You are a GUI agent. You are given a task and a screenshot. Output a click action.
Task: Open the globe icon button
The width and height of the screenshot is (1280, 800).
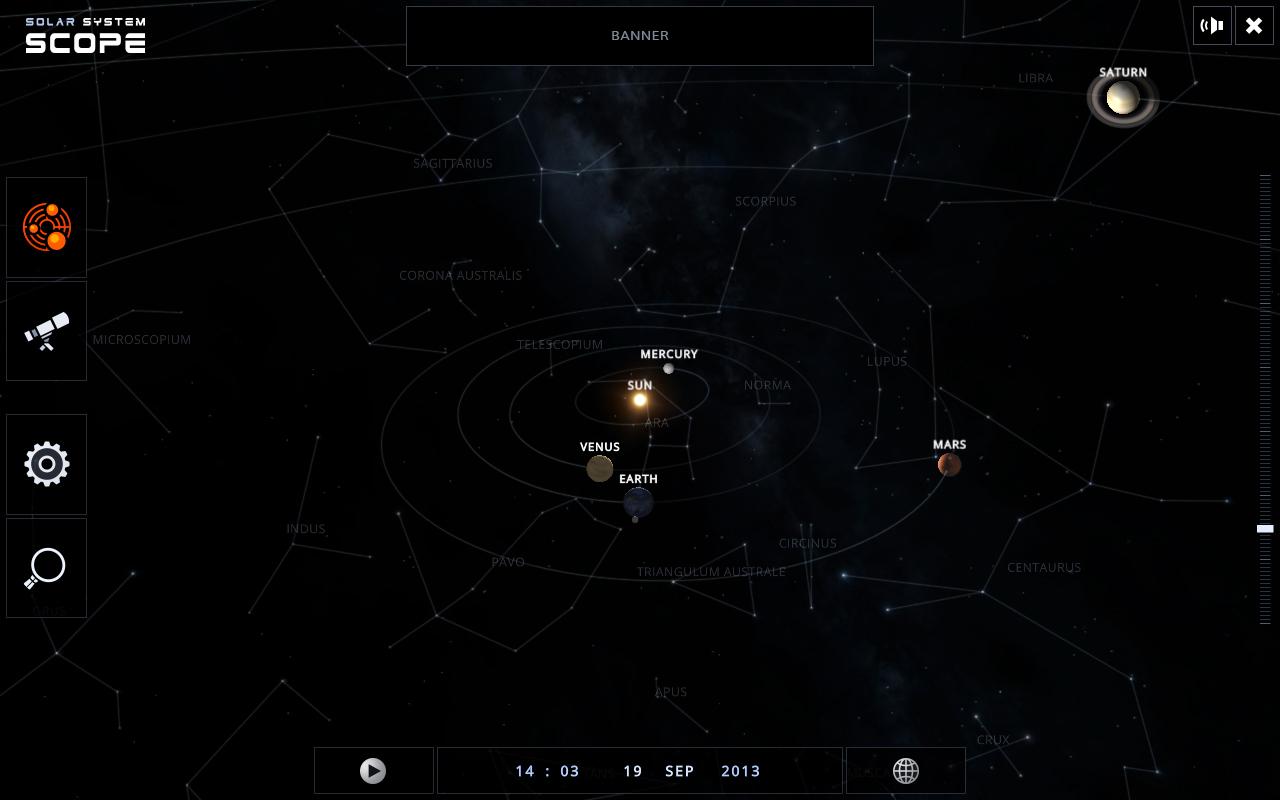(905, 771)
